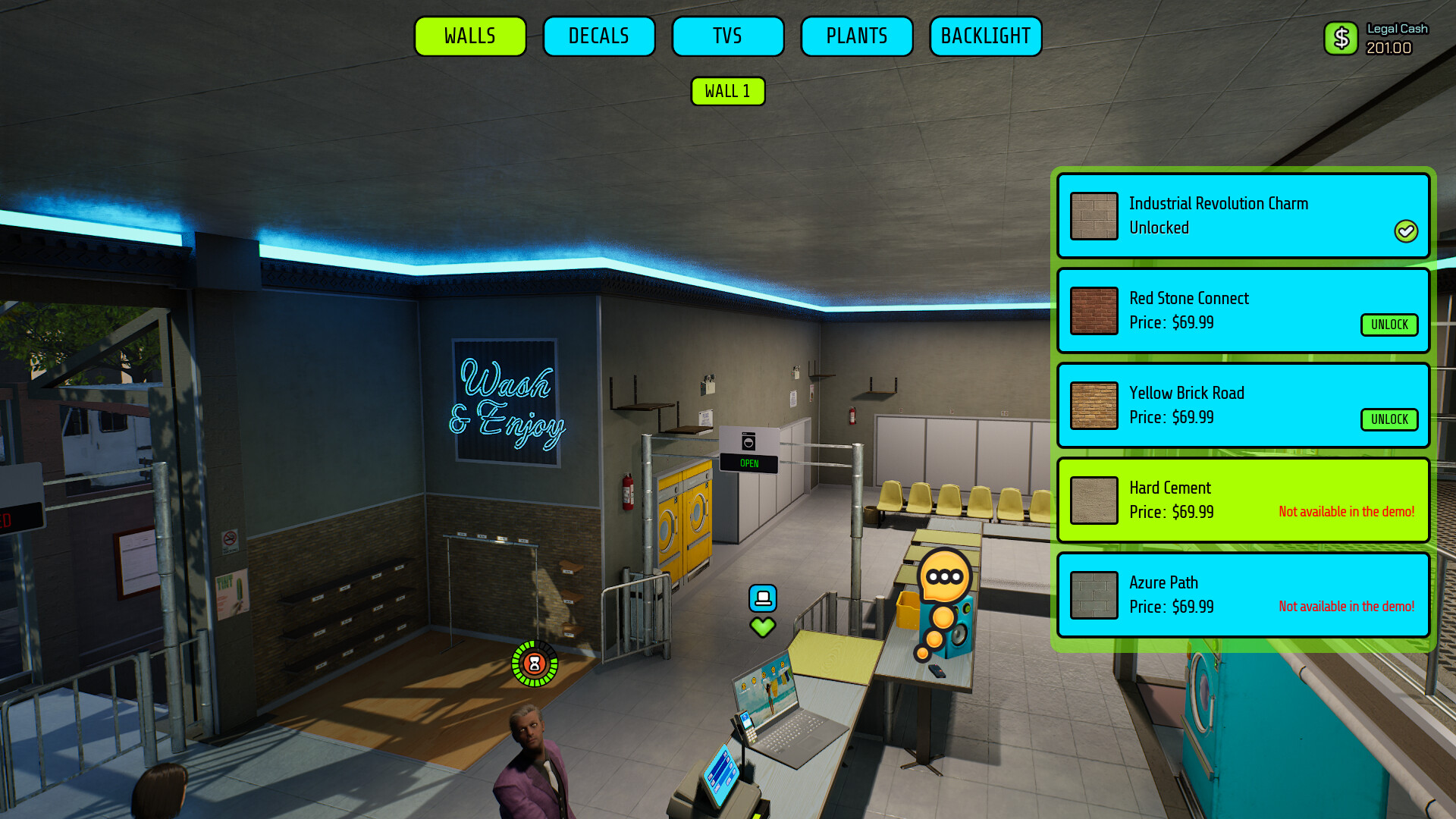Unlock the Yellow Brick Road wall
Screen dimensions: 1456x819
pyautogui.click(x=1389, y=419)
